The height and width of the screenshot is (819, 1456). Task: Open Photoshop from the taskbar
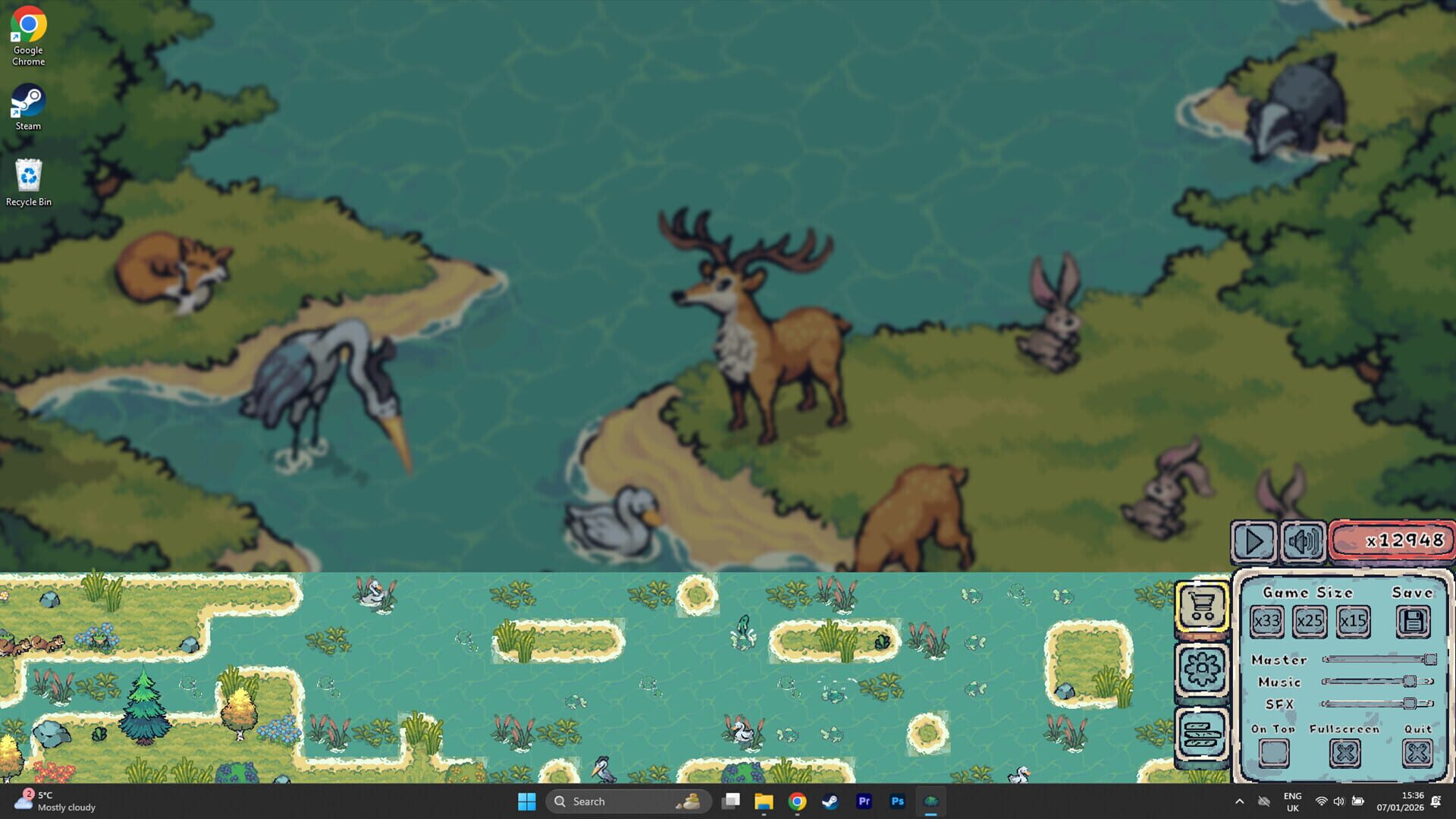897,801
